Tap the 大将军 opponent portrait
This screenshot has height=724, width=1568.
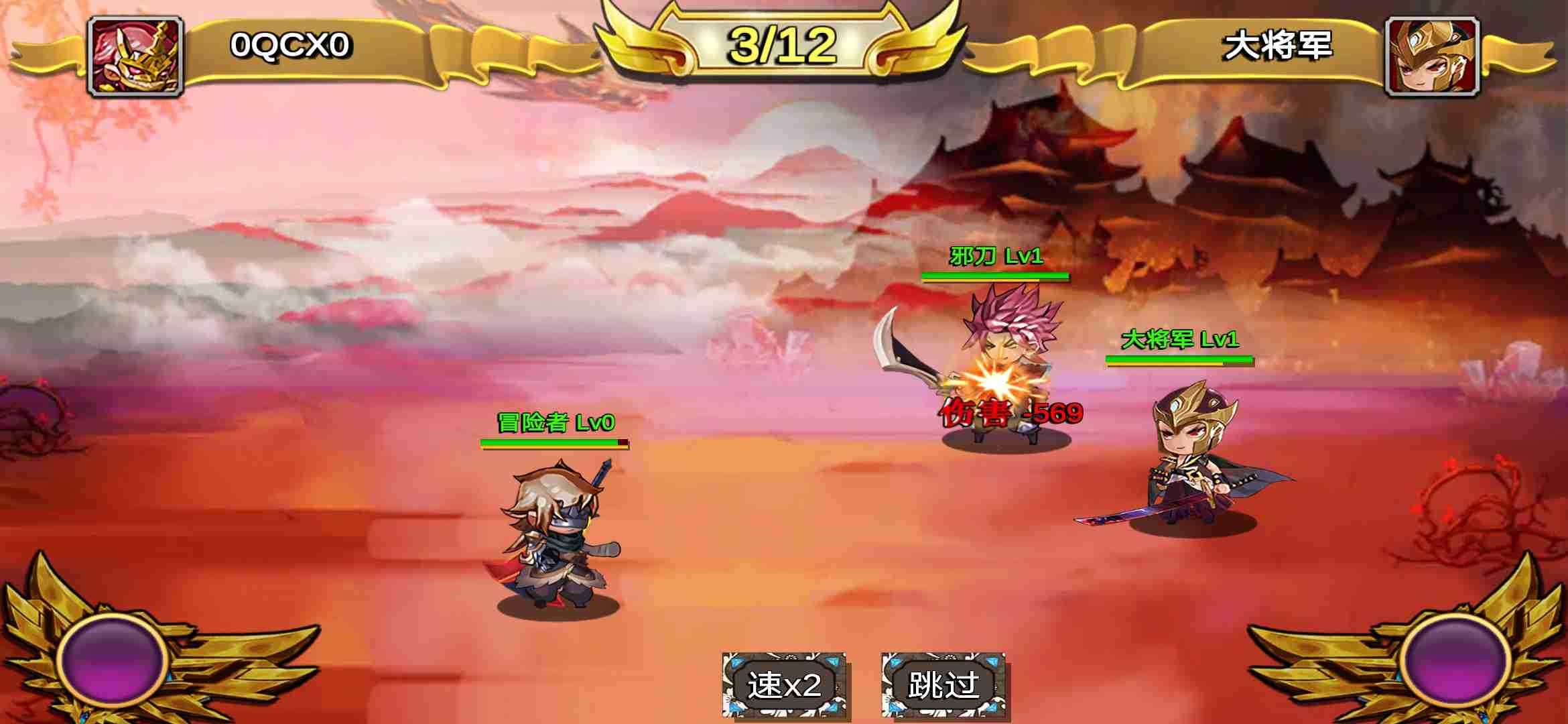point(1432,56)
